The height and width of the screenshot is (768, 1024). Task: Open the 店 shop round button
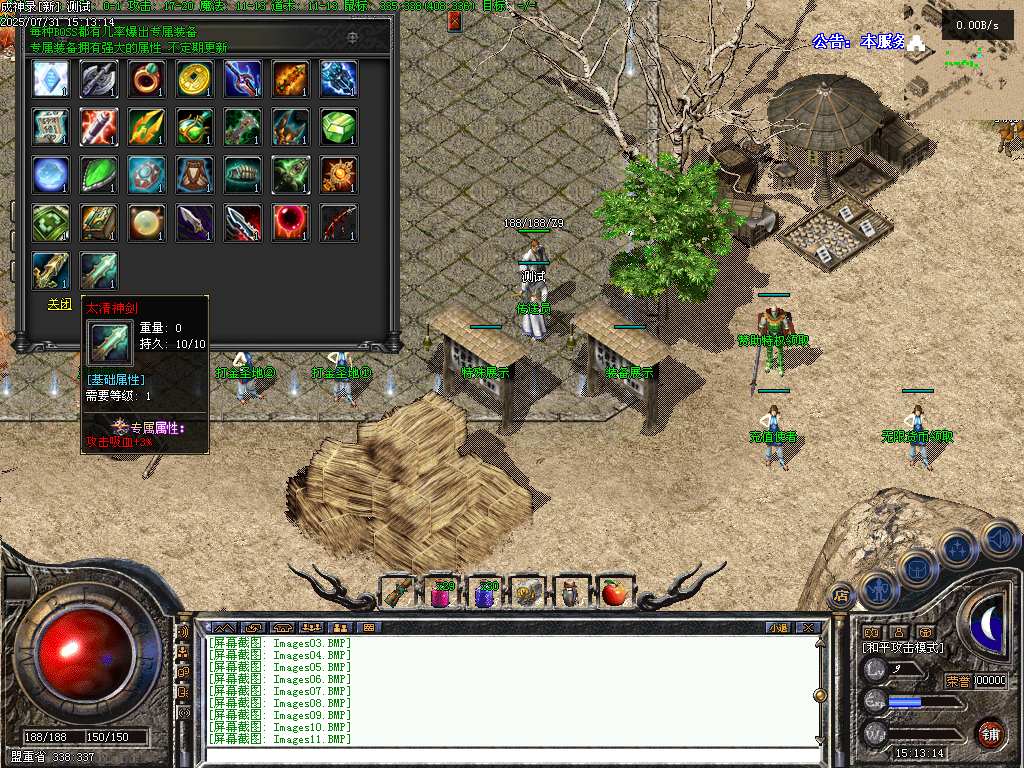pyautogui.click(x=841, y=595)
